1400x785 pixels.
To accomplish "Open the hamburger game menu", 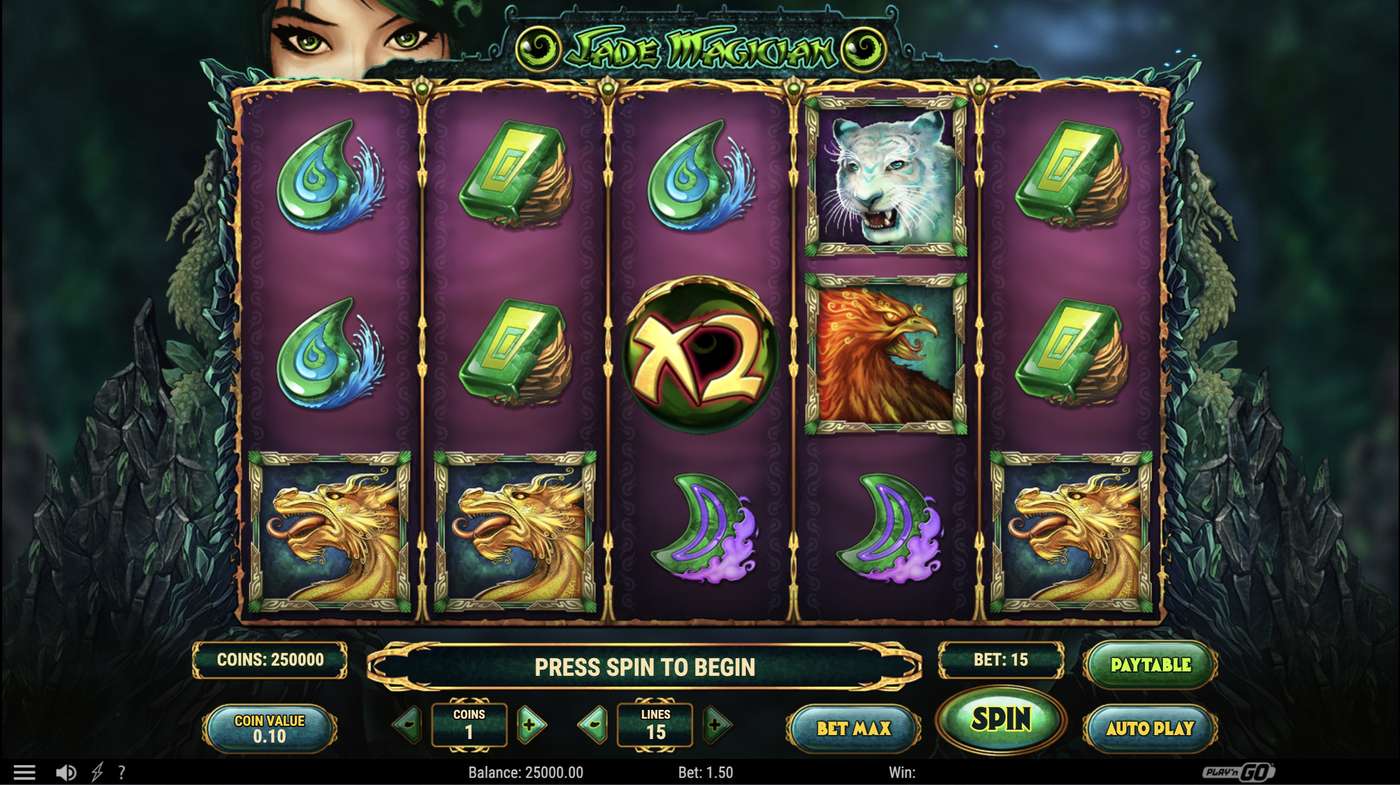I will pyautogui.click(x=24, y=771).
